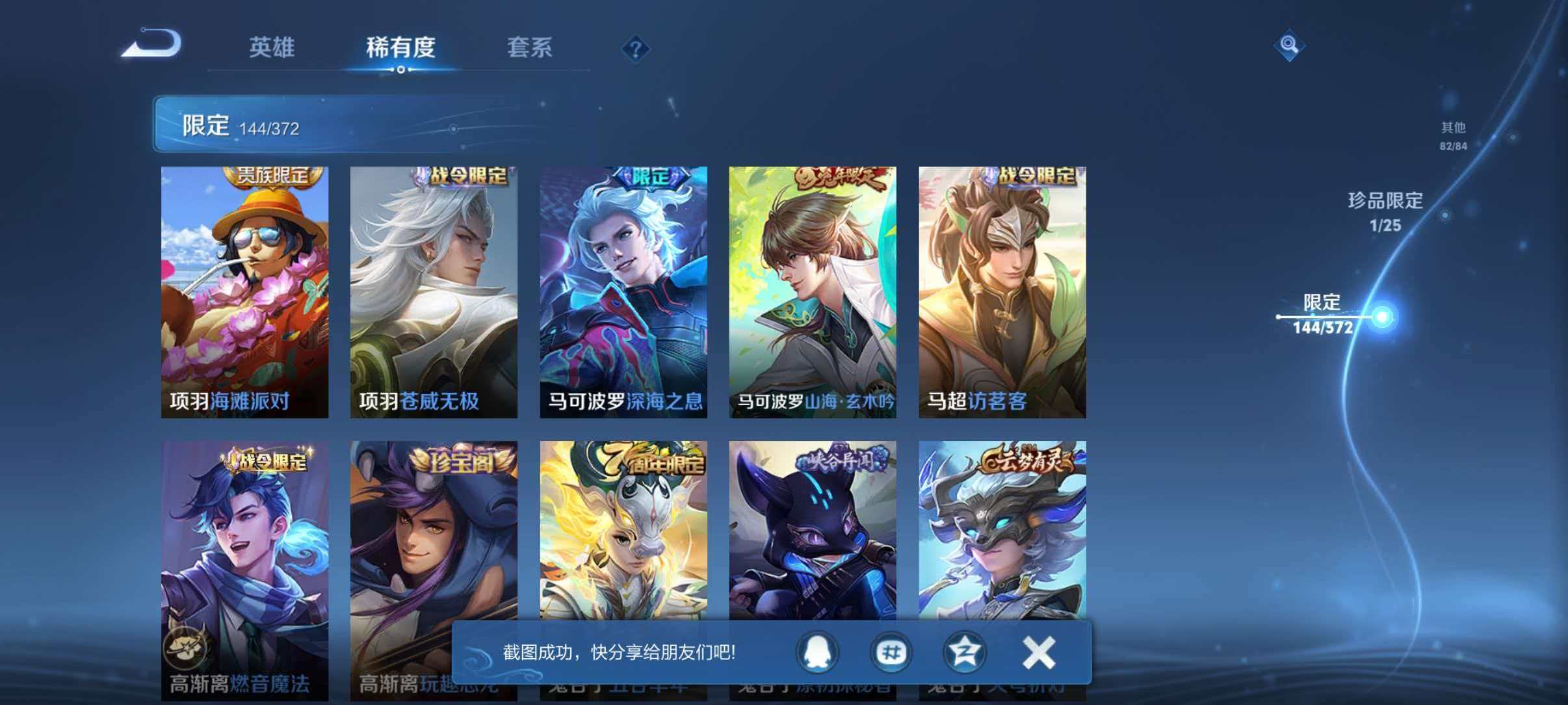This screenshot has height=705, width=1568.
Task: Switch to the 套系 tab
Action: point(530,48)
